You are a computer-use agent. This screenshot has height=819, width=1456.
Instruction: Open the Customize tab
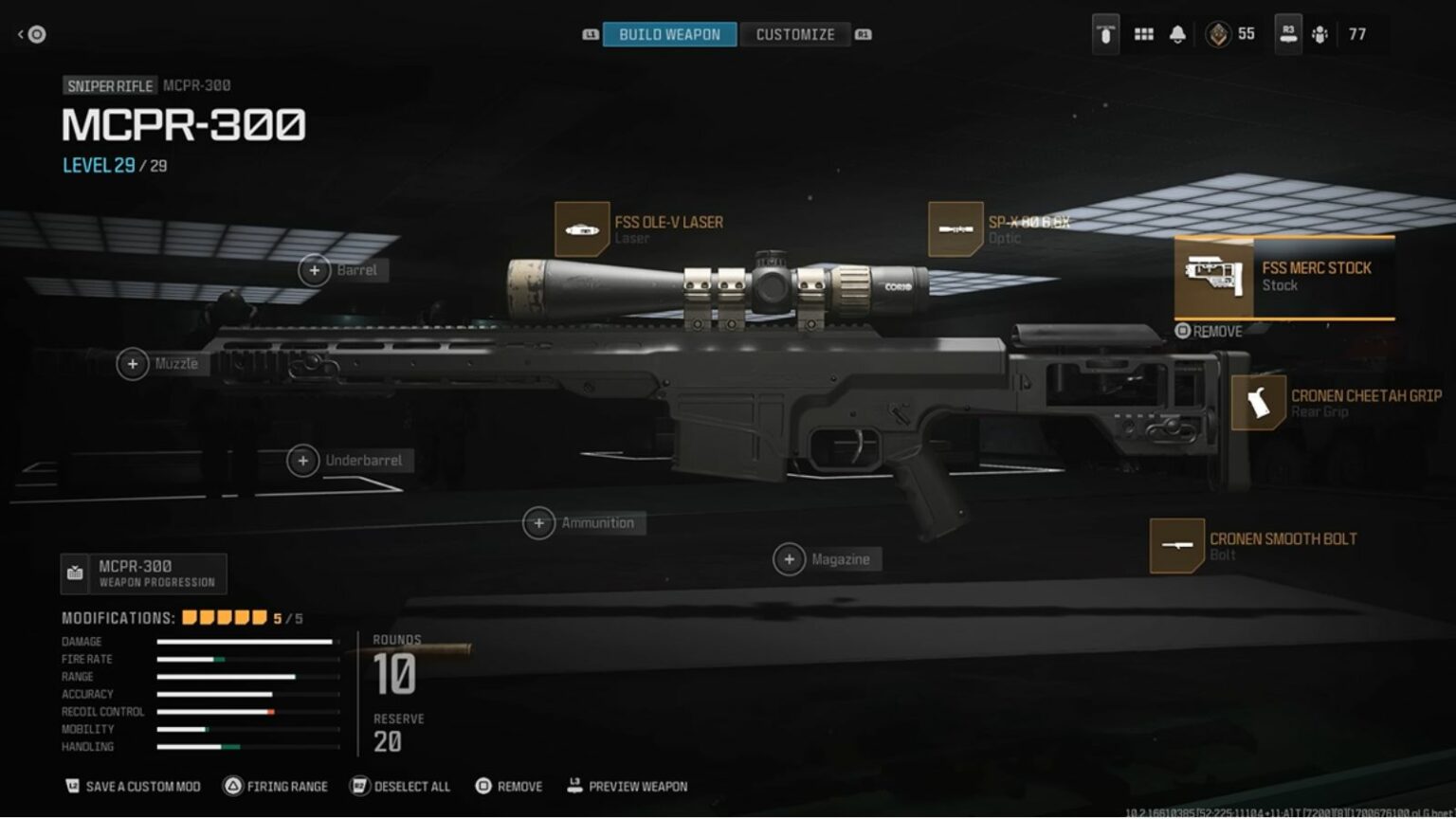[794, 34]
